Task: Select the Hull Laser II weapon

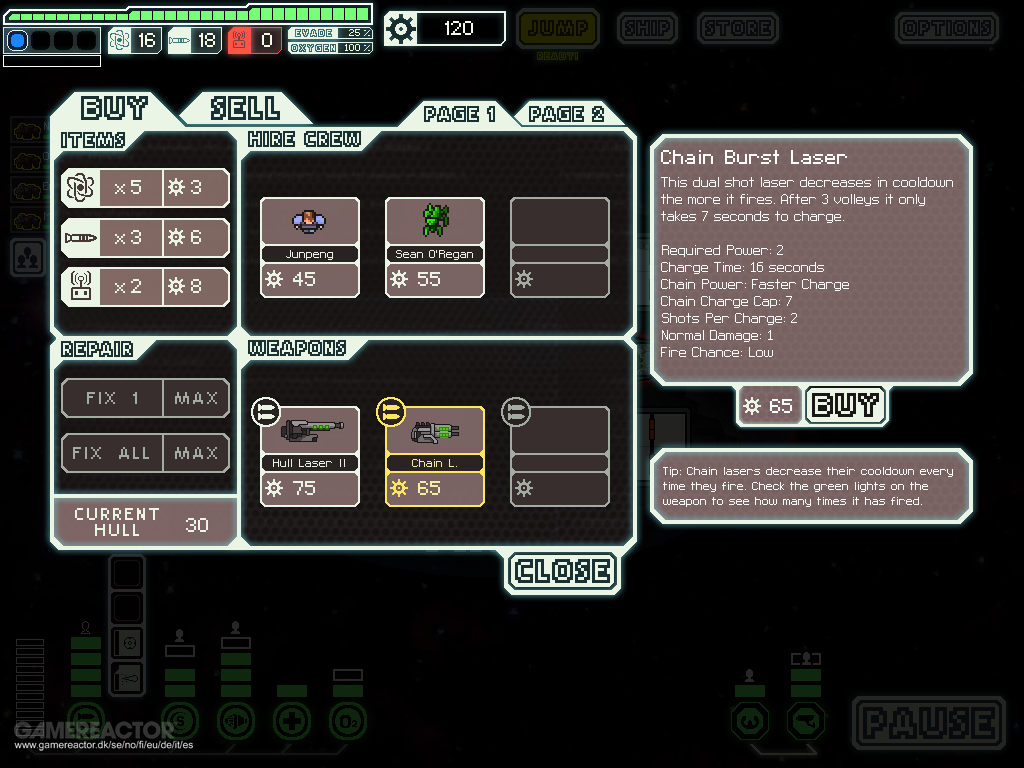Action: point(310,455)
